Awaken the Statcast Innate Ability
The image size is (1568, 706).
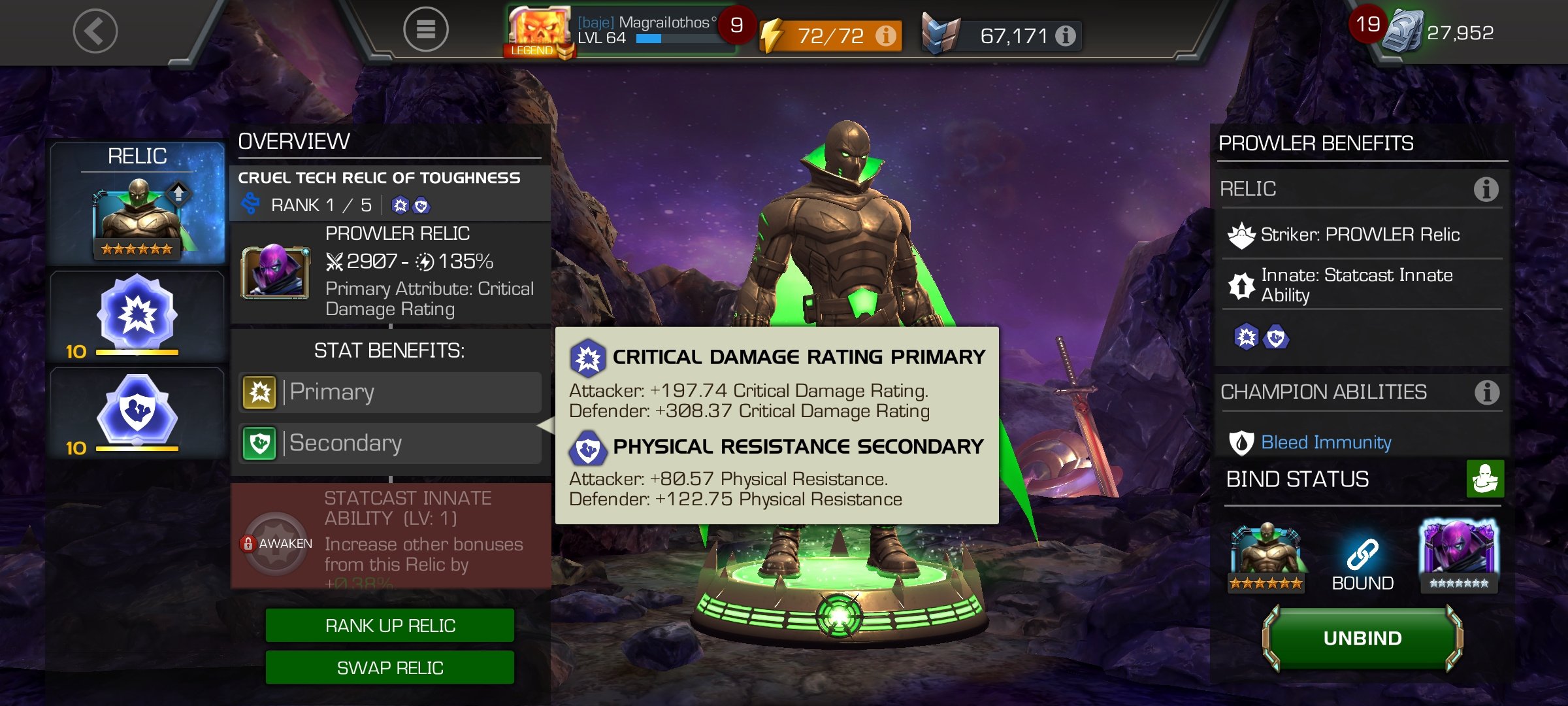pyautogui.click(x=276, y=543)
